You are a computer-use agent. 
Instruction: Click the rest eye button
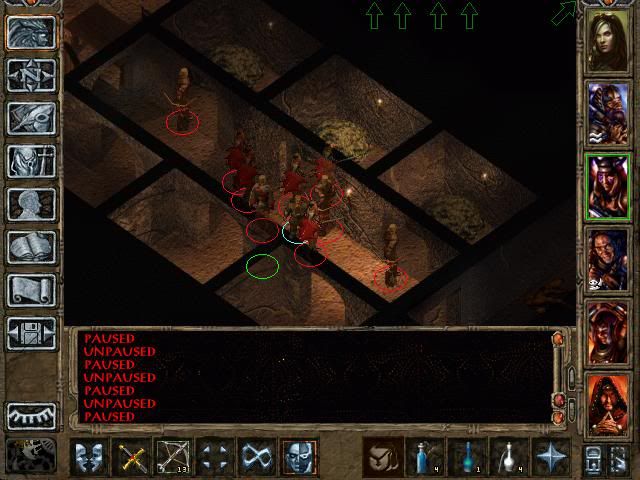[x=30, y=414]
